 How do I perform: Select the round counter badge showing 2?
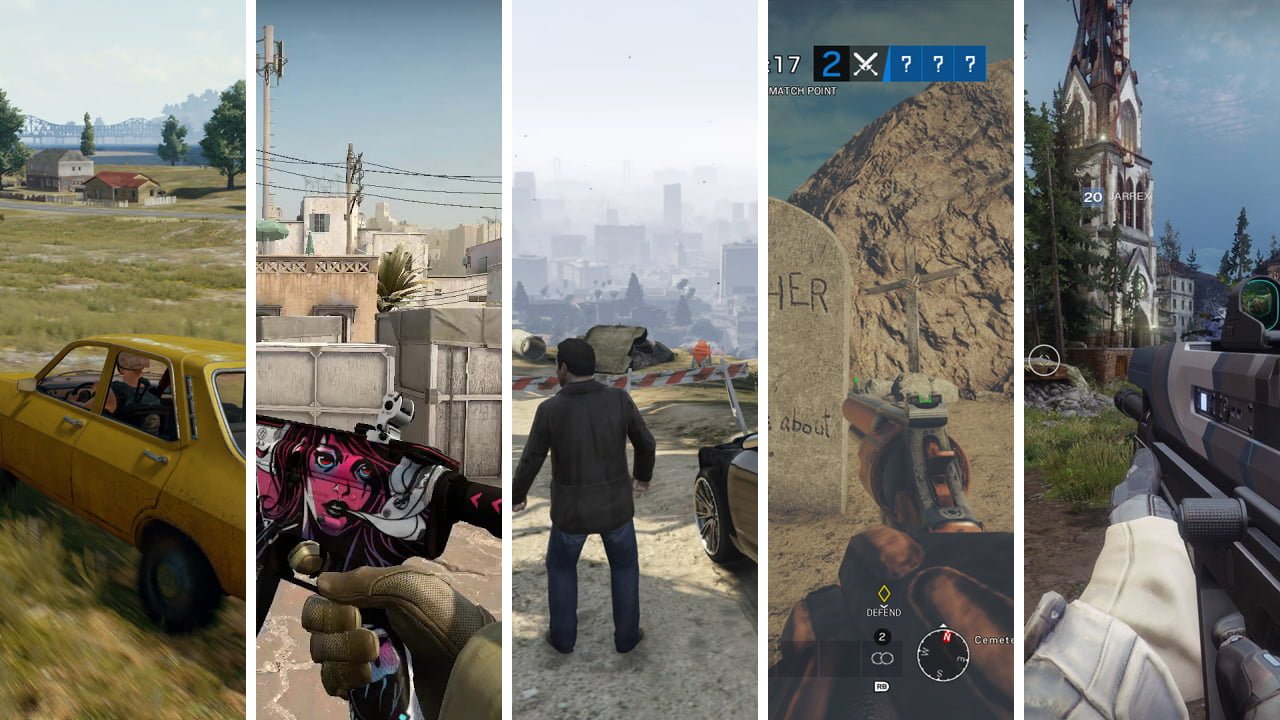pos(882,637)
